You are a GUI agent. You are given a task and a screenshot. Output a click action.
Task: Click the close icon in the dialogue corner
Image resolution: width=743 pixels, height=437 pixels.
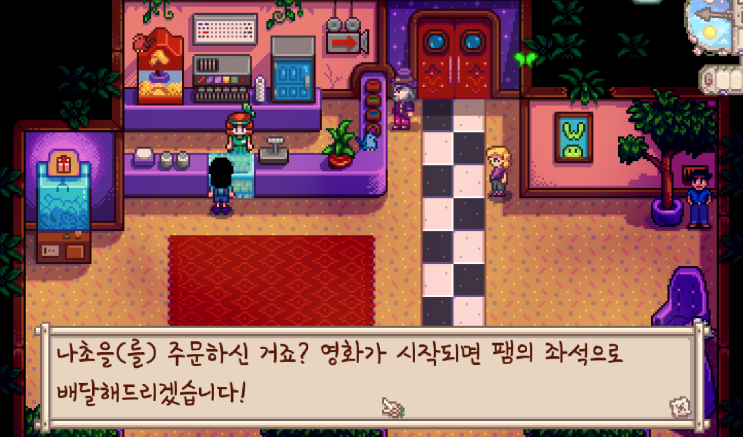(679, 405)
